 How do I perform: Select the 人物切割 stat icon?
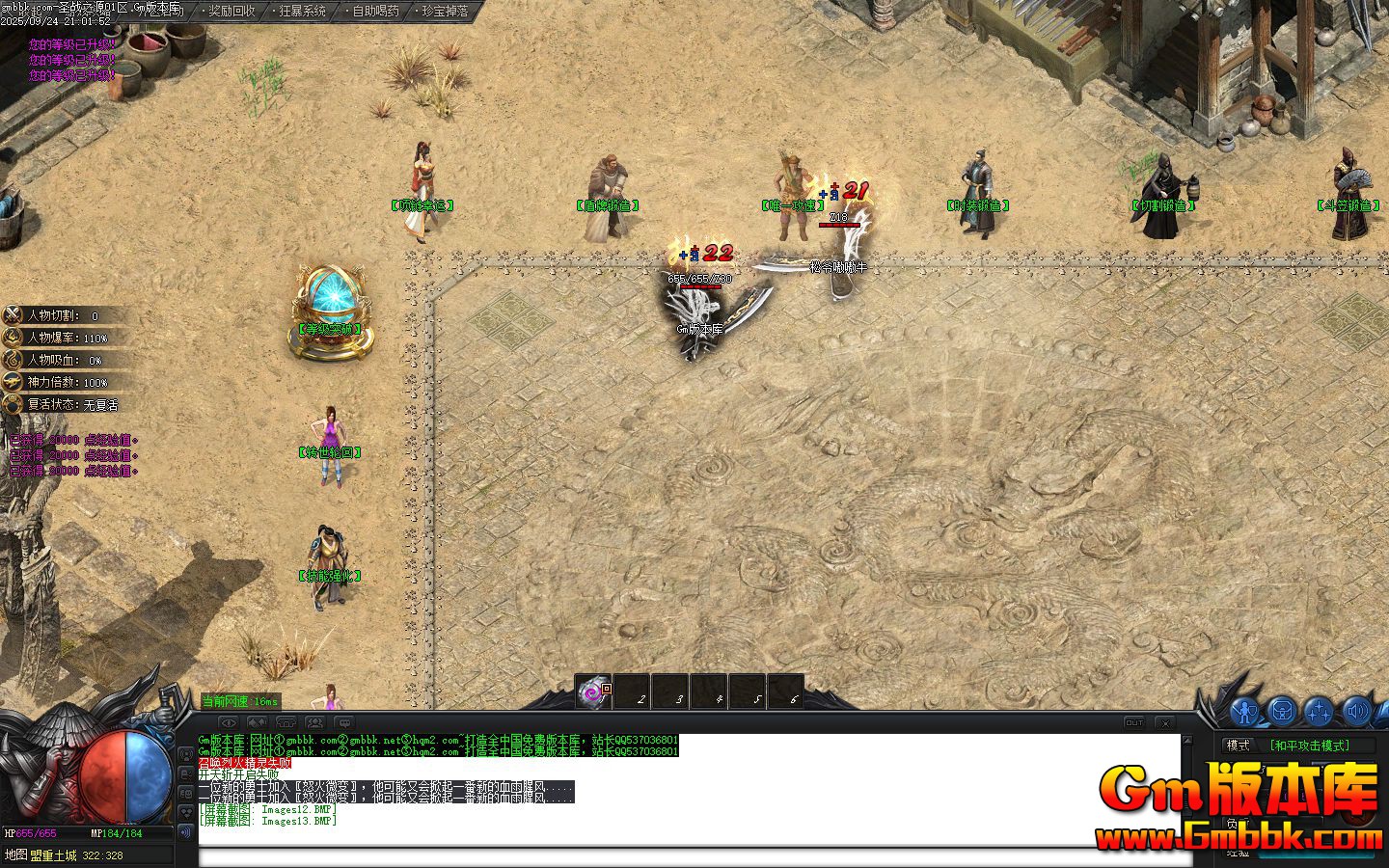(x=14, y=315)
